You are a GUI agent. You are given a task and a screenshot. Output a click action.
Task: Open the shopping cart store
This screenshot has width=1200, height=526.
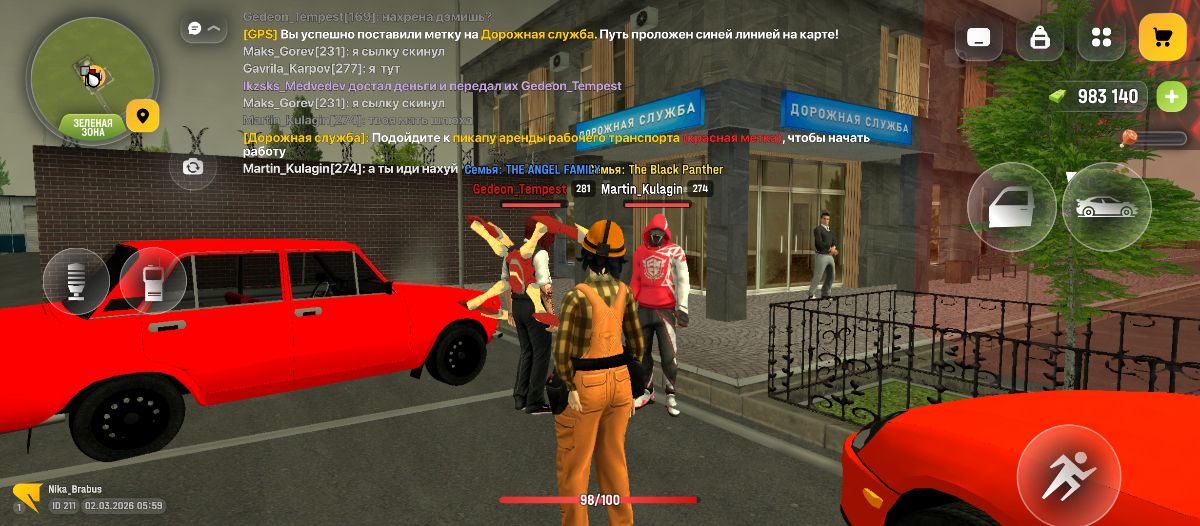coord(1162,38)
